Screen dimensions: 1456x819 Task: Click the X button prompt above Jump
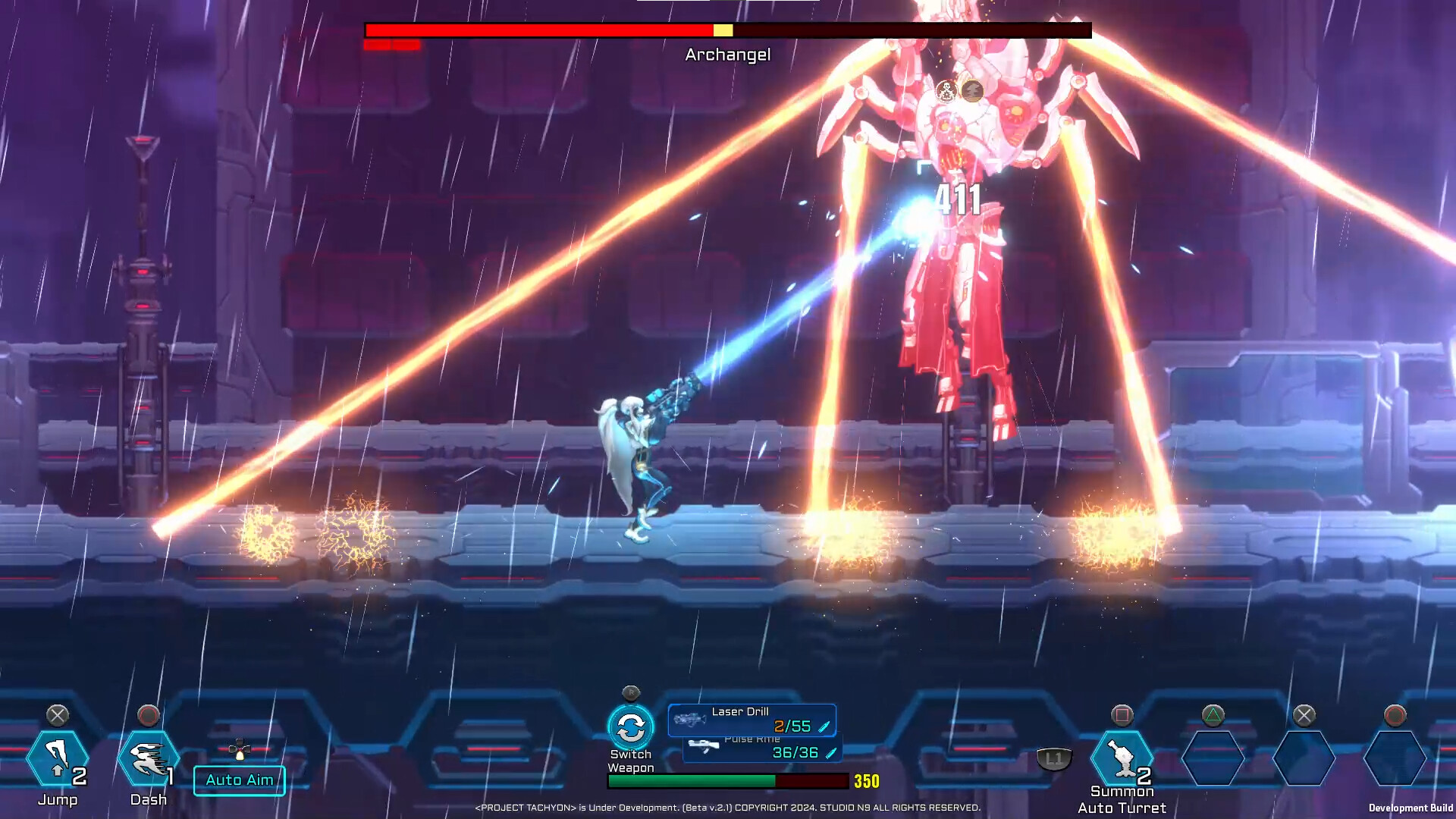(57, 715)
